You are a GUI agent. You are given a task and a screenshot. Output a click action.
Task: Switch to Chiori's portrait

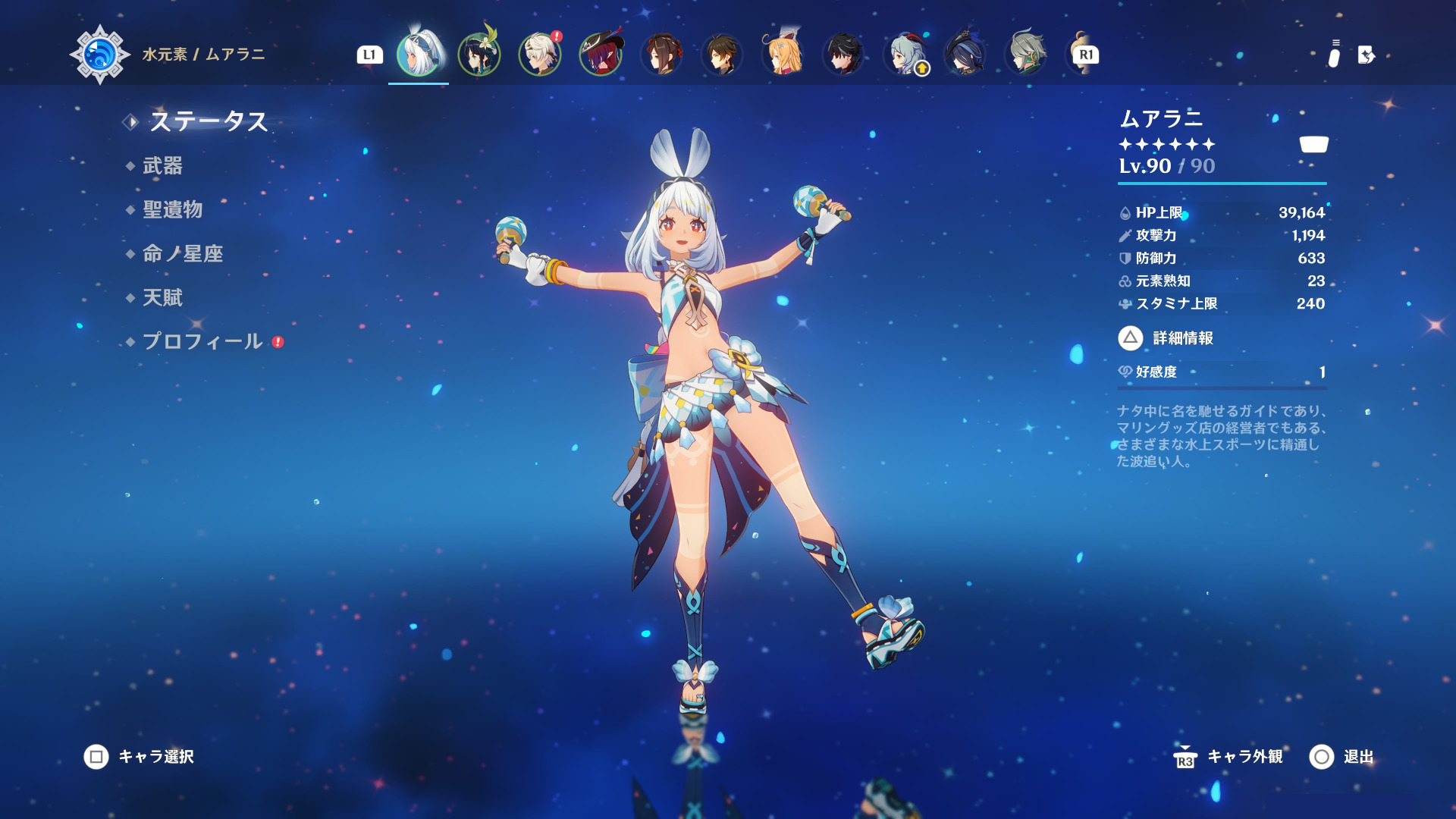(x=661, y=55)
